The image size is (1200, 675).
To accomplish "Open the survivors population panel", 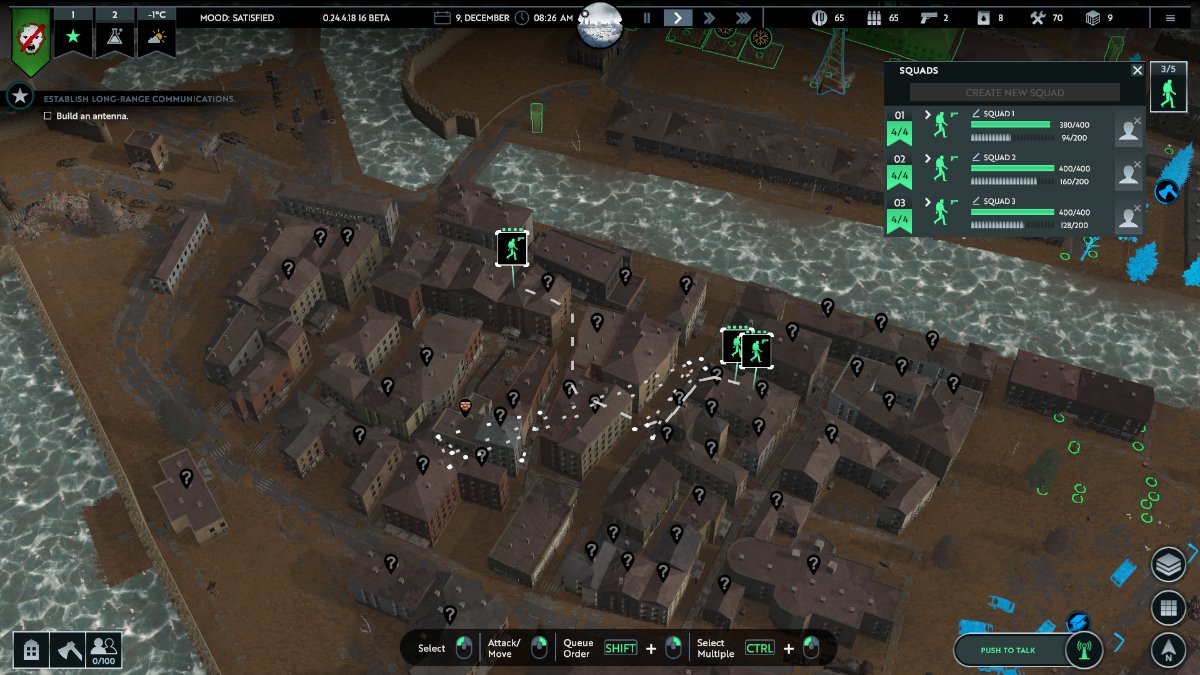I will pos(104,650).
